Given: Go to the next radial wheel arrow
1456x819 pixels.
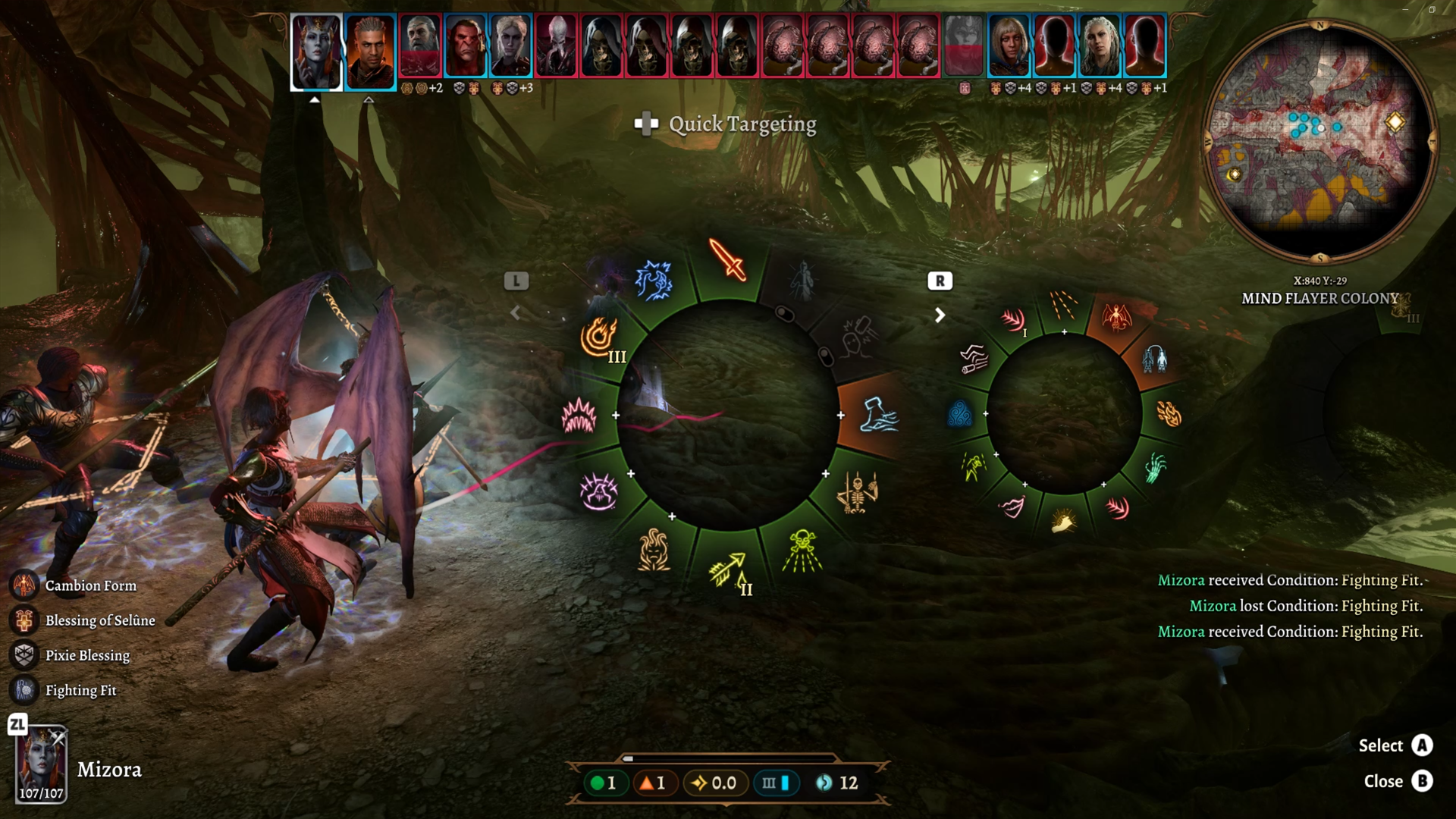Looking at the screenshot, I should point(940,315).
